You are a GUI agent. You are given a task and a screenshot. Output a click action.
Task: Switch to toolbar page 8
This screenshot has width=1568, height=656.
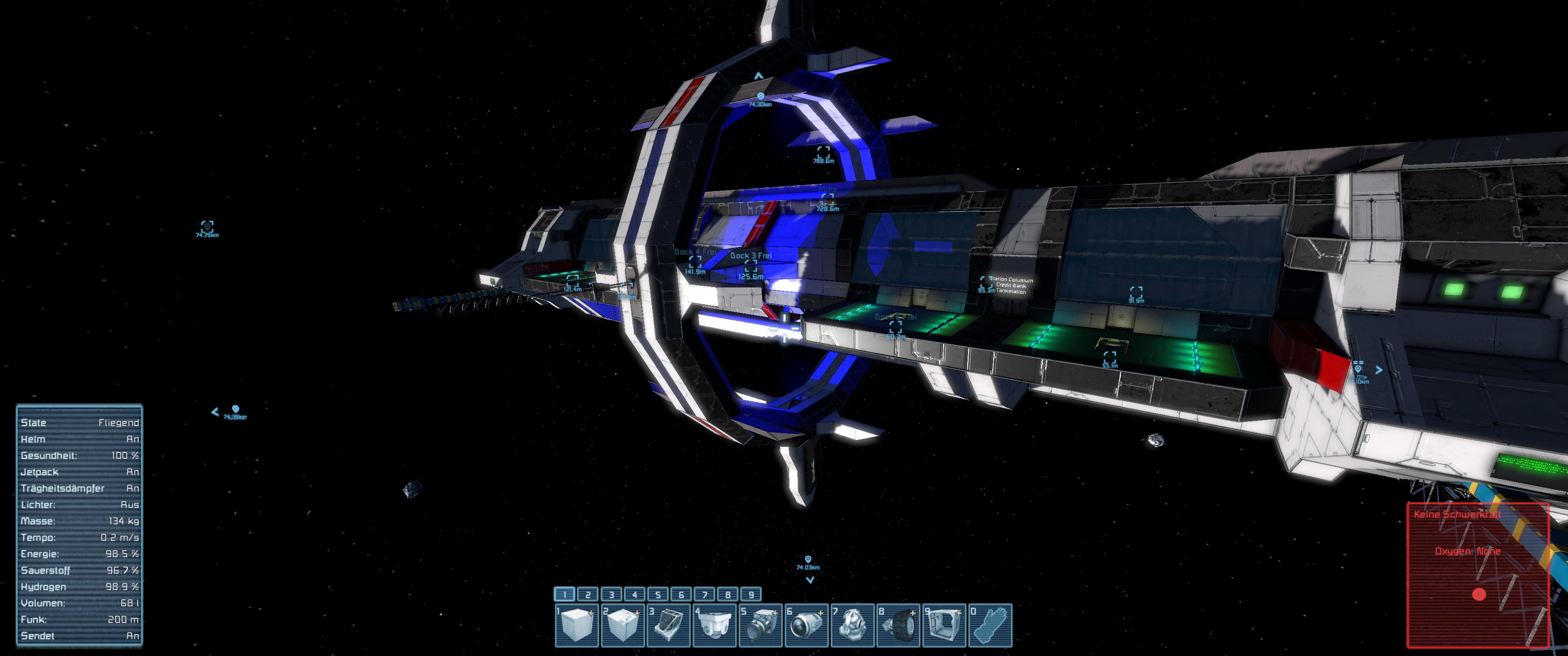pos(728,594)
